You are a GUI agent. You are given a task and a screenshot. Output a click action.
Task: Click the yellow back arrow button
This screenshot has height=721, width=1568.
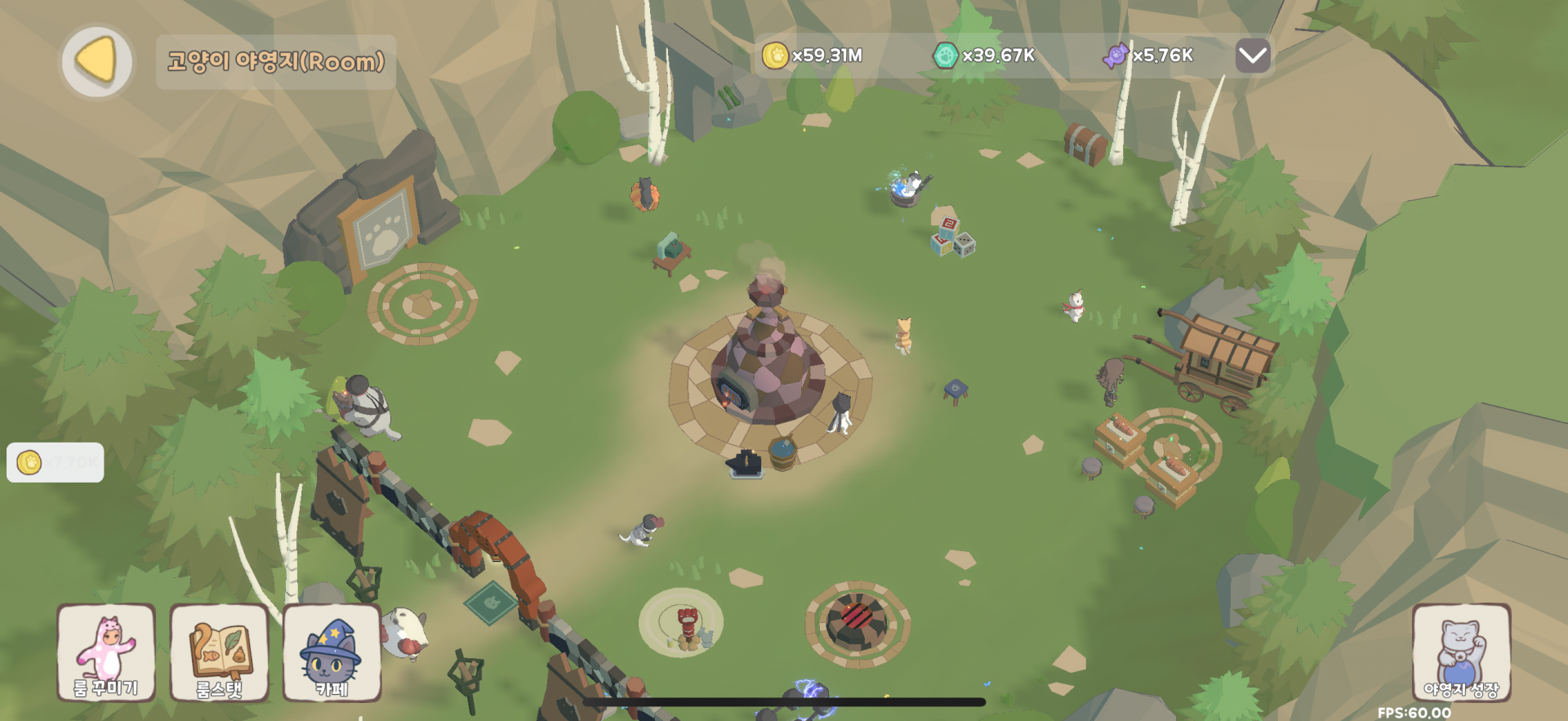[97, 61]
